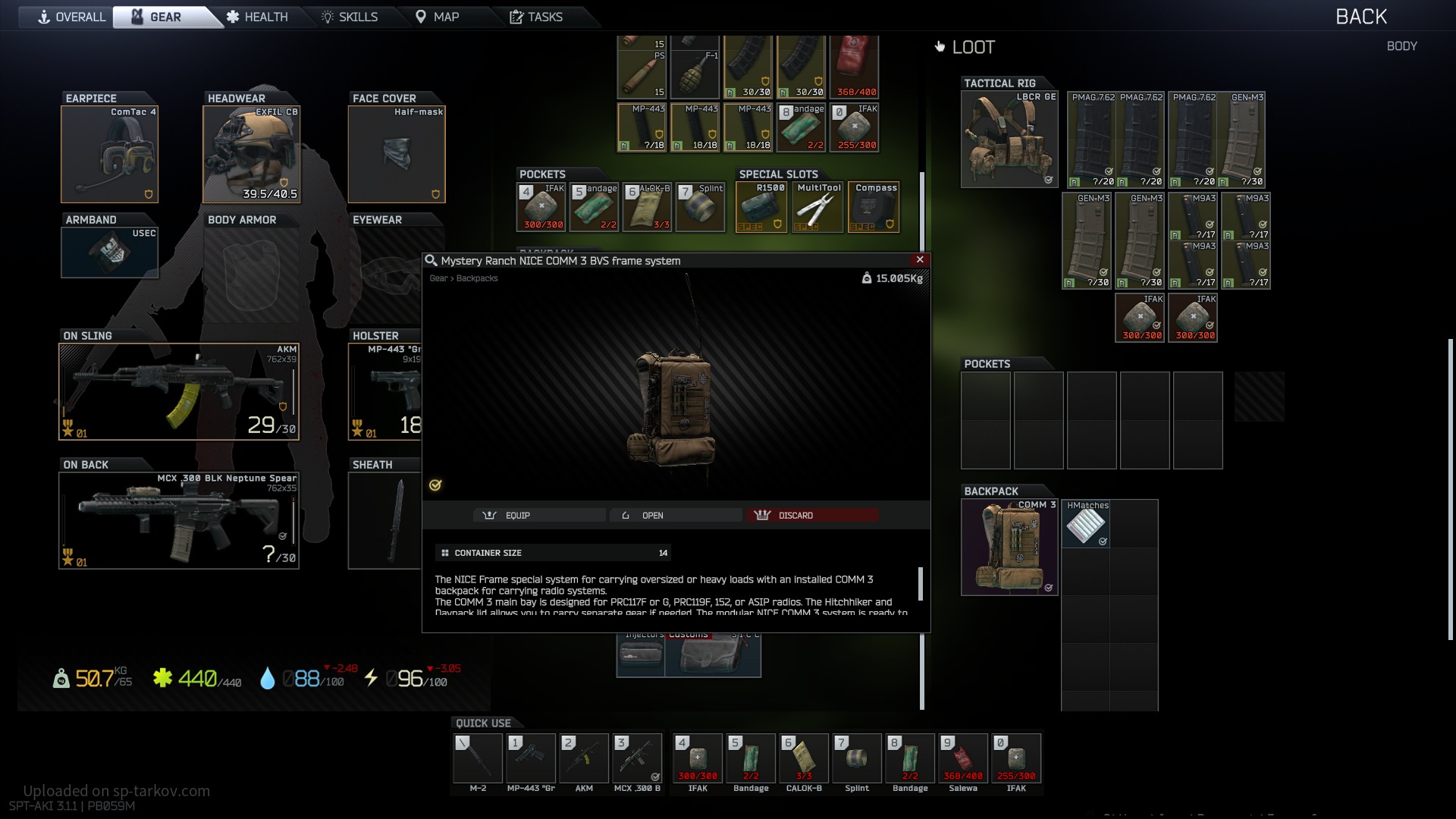Open the Health tab

[257, 17]
